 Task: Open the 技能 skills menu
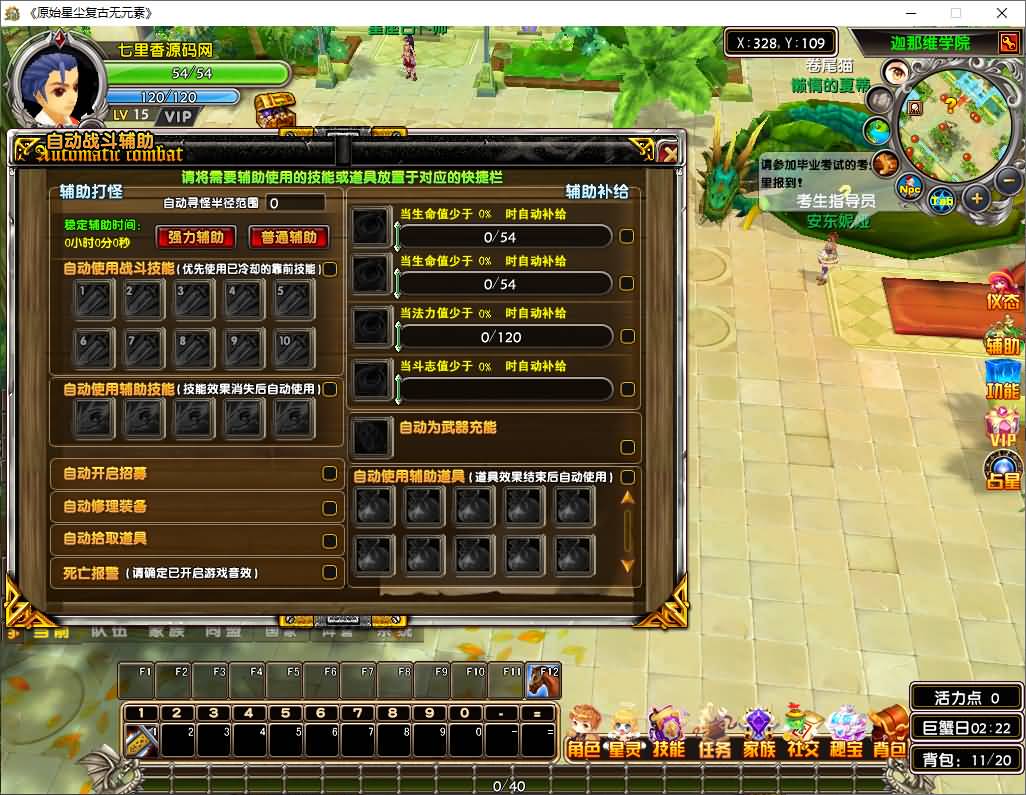click(x=669, y=736)
